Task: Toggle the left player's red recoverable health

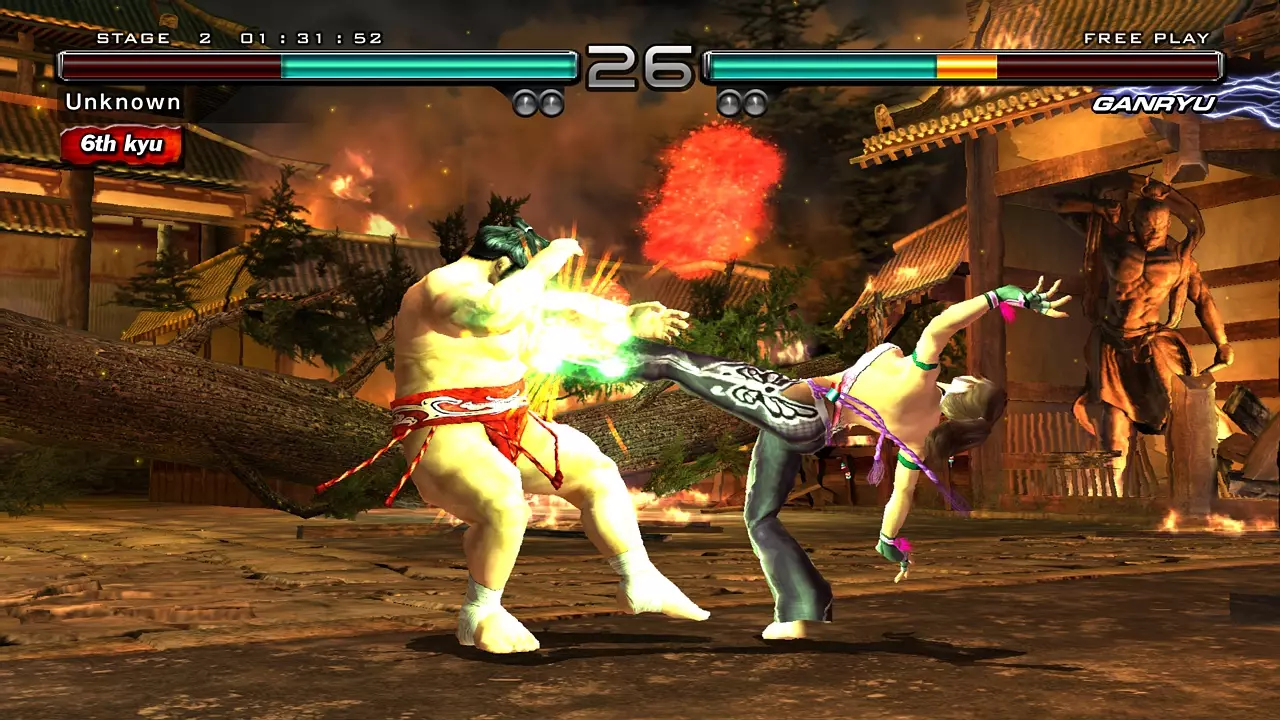Action: click(170, 67)
